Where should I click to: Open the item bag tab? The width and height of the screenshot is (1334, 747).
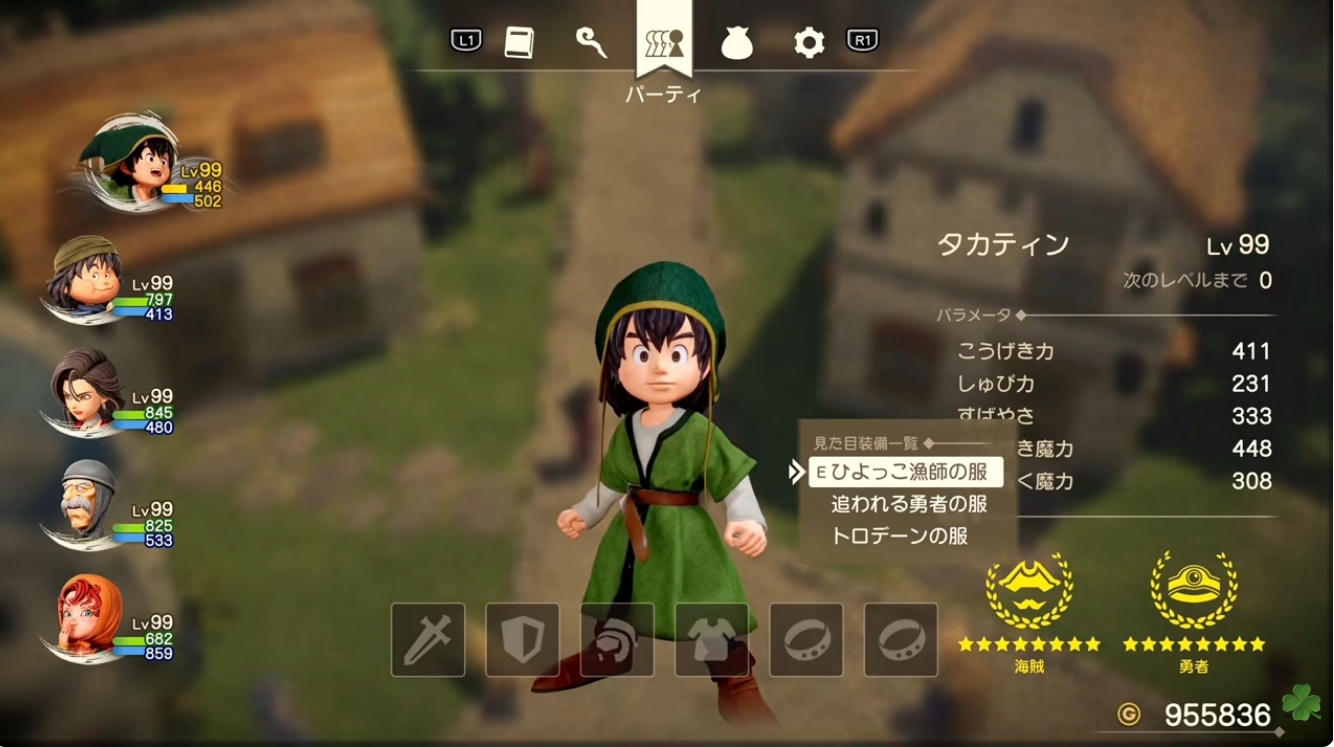click(x=736, y=43)
